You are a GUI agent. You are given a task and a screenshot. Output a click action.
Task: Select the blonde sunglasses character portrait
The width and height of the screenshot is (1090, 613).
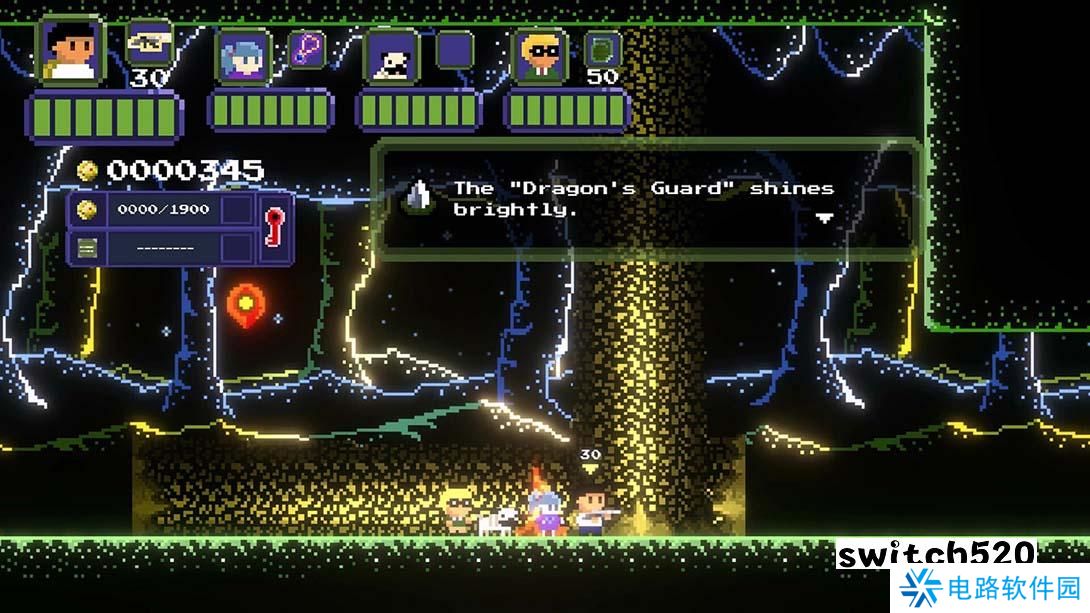pyautogui.click(x=540, y=56)
